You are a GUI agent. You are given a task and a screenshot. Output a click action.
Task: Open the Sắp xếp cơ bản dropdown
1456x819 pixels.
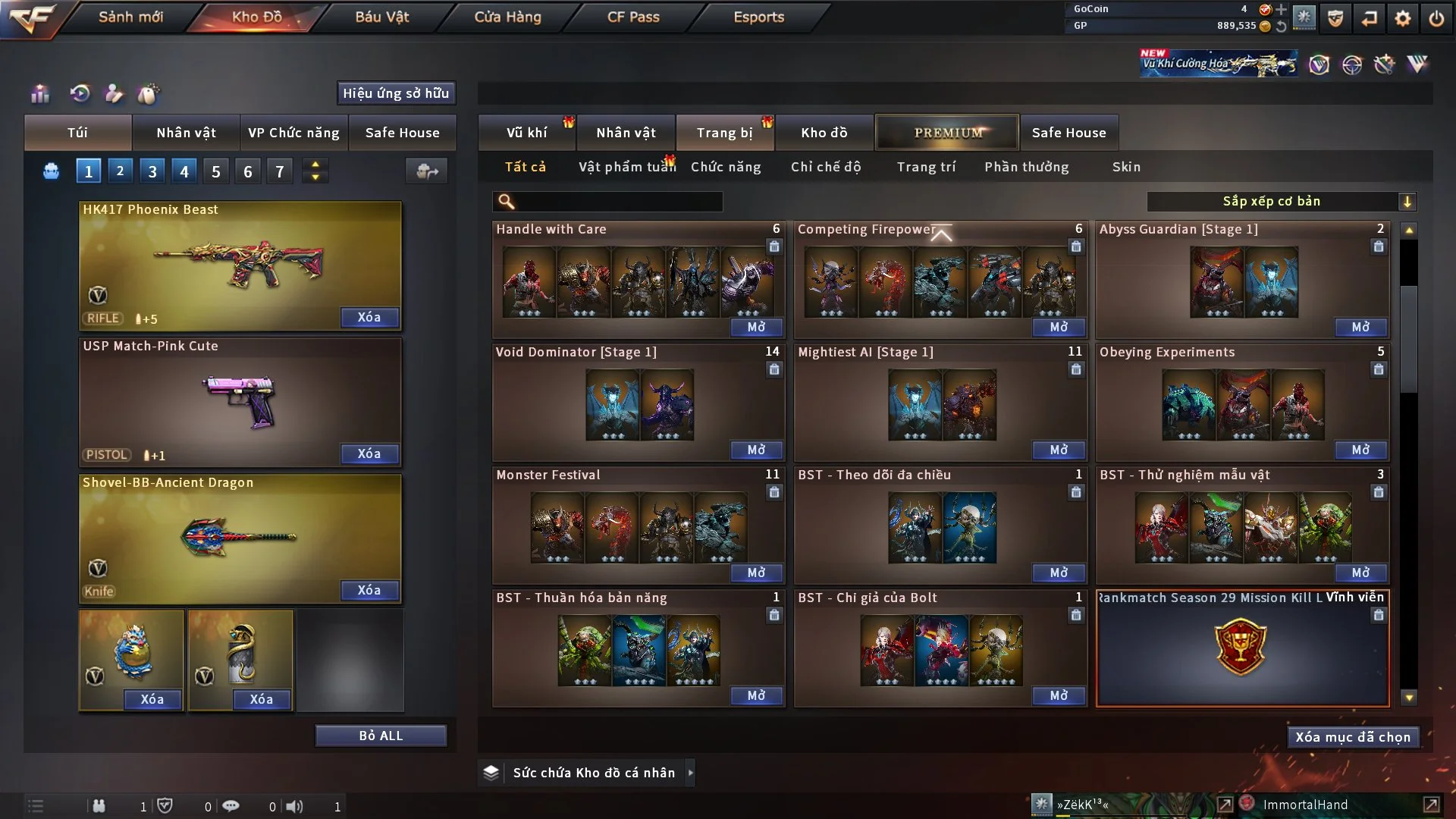1281,202
